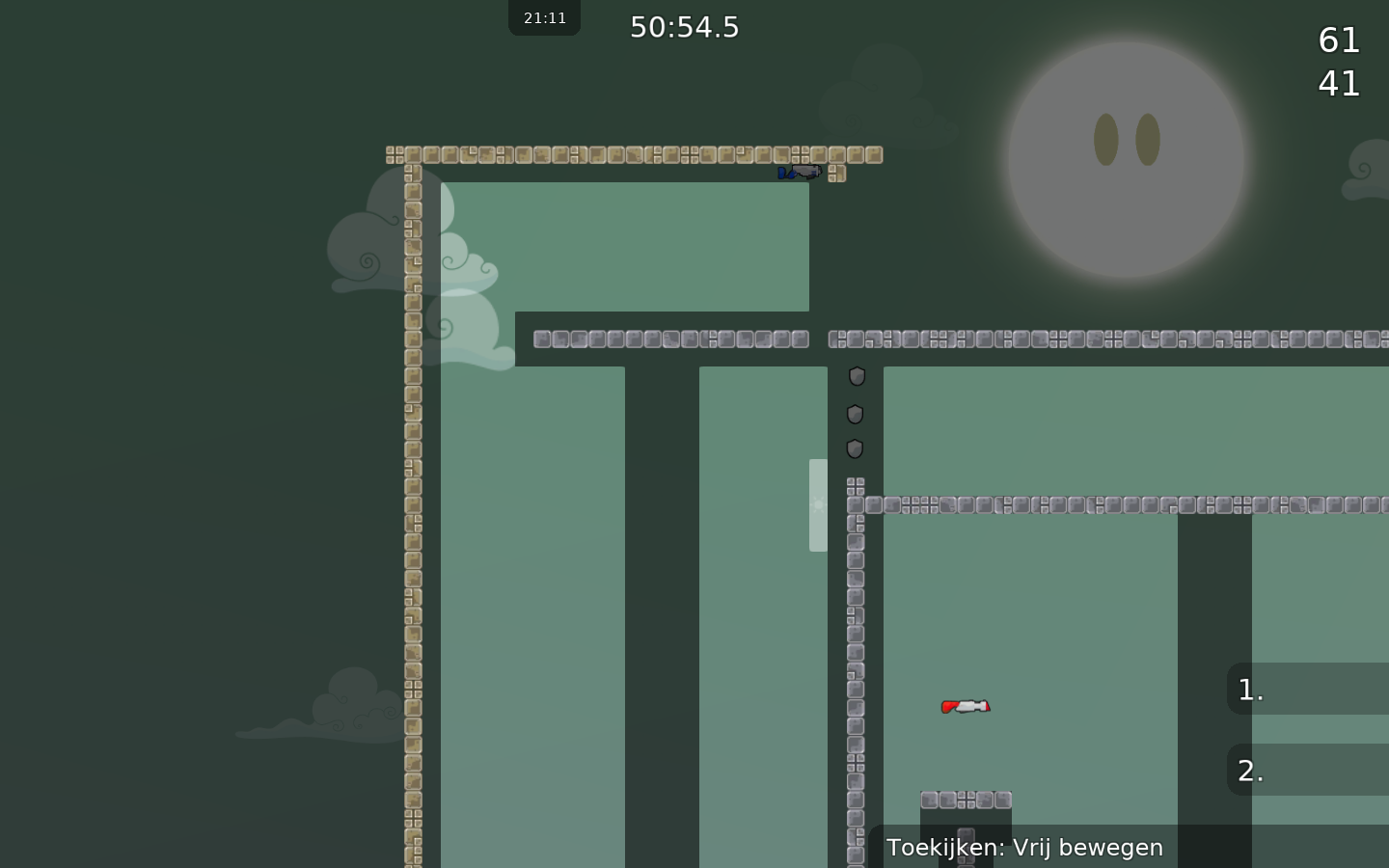
Task: Click the small grey block structure near the bottom
Action: click(x=965, y=799)
